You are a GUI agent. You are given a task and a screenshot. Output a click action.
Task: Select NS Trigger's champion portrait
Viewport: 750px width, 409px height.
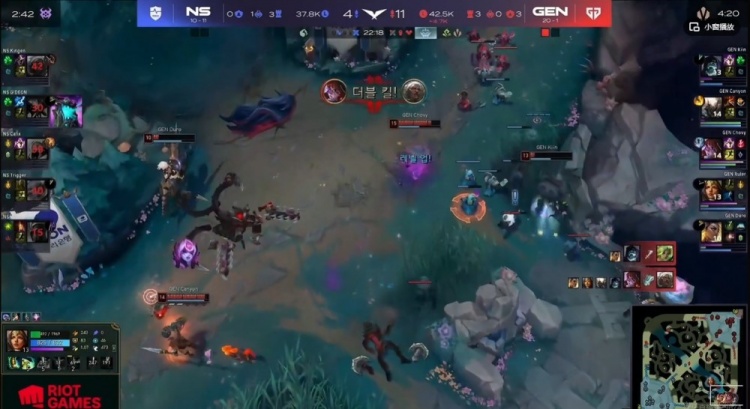click(x=38, y=188)
